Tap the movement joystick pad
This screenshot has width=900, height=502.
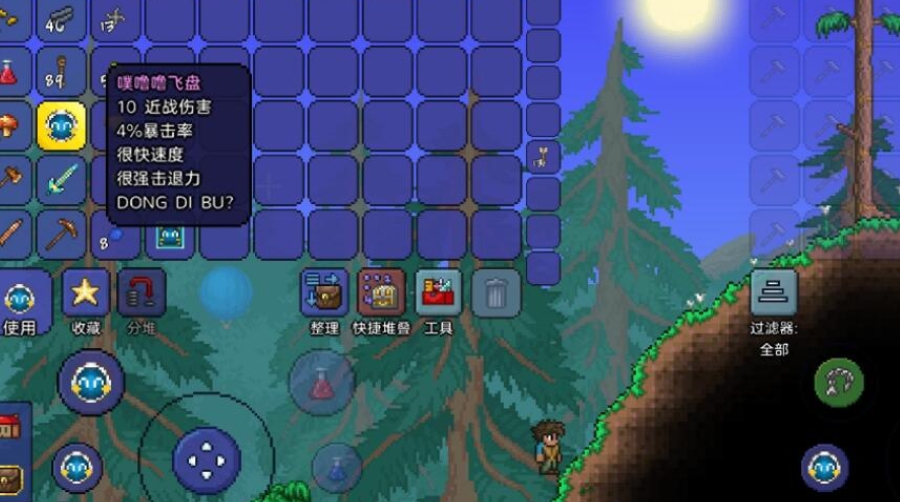point(206,460)
